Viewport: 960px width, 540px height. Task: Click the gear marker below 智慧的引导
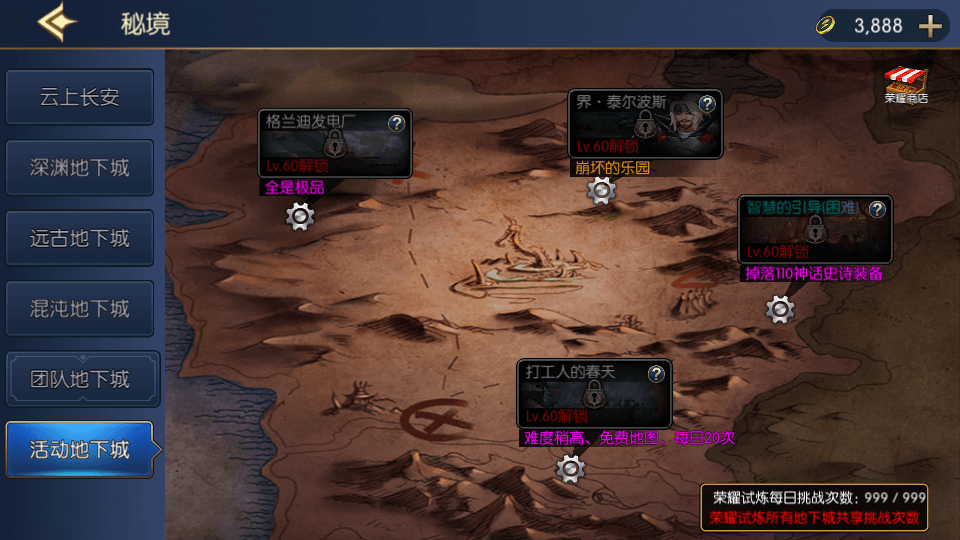click(780, 310)
